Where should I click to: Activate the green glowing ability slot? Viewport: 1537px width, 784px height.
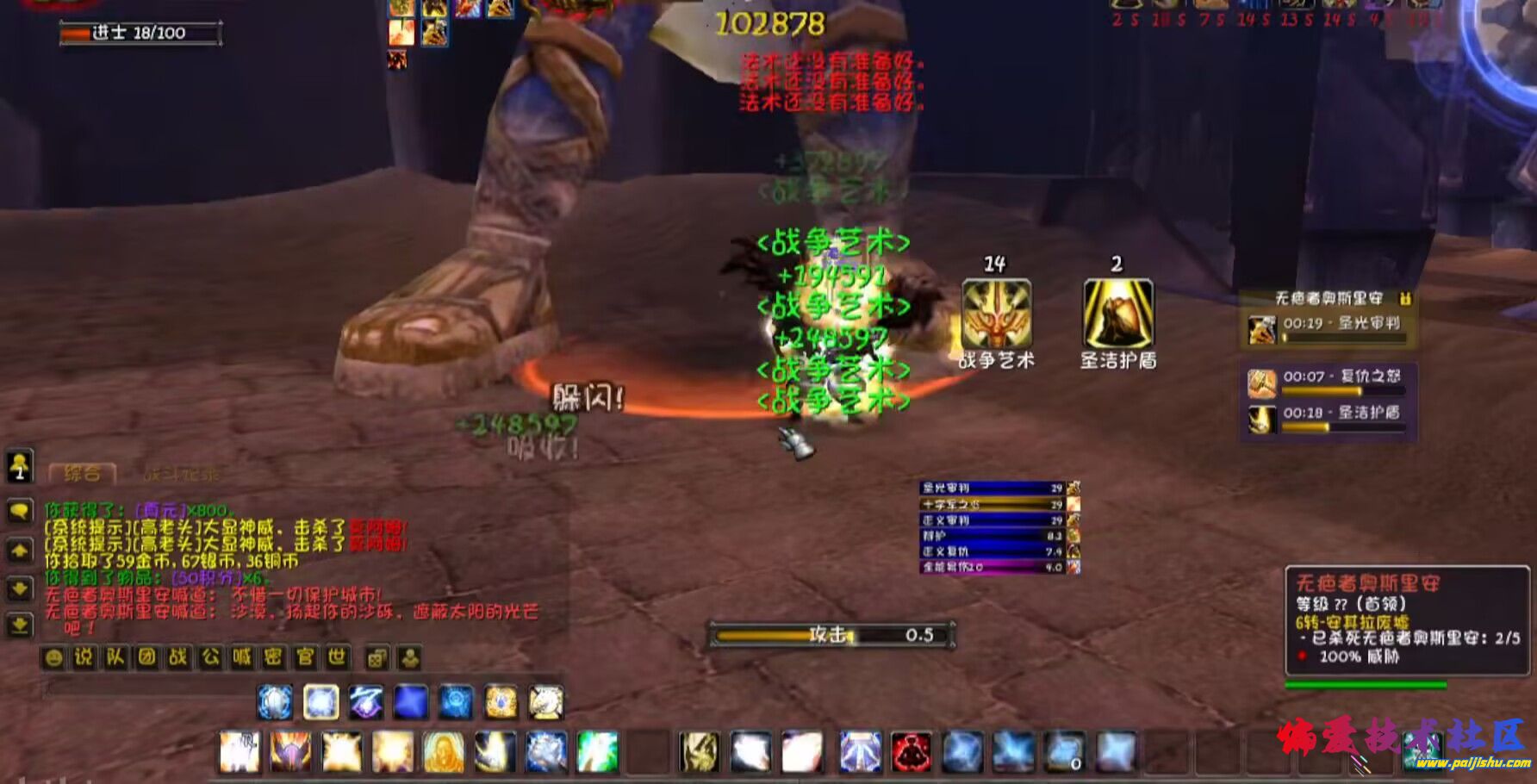tap(597, 752)
